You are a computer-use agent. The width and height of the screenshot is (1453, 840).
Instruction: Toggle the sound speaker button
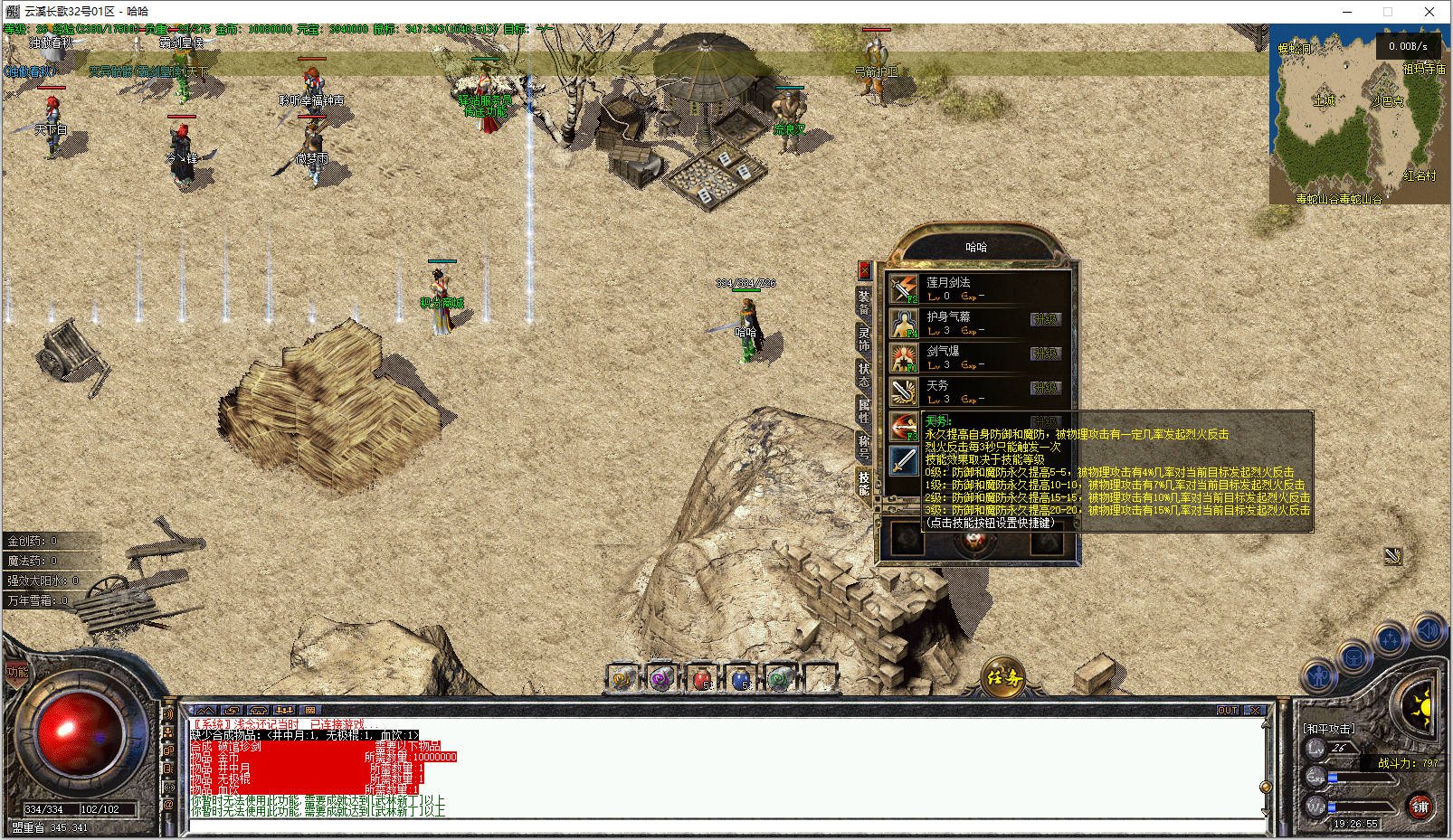(x=1428, y=629)
